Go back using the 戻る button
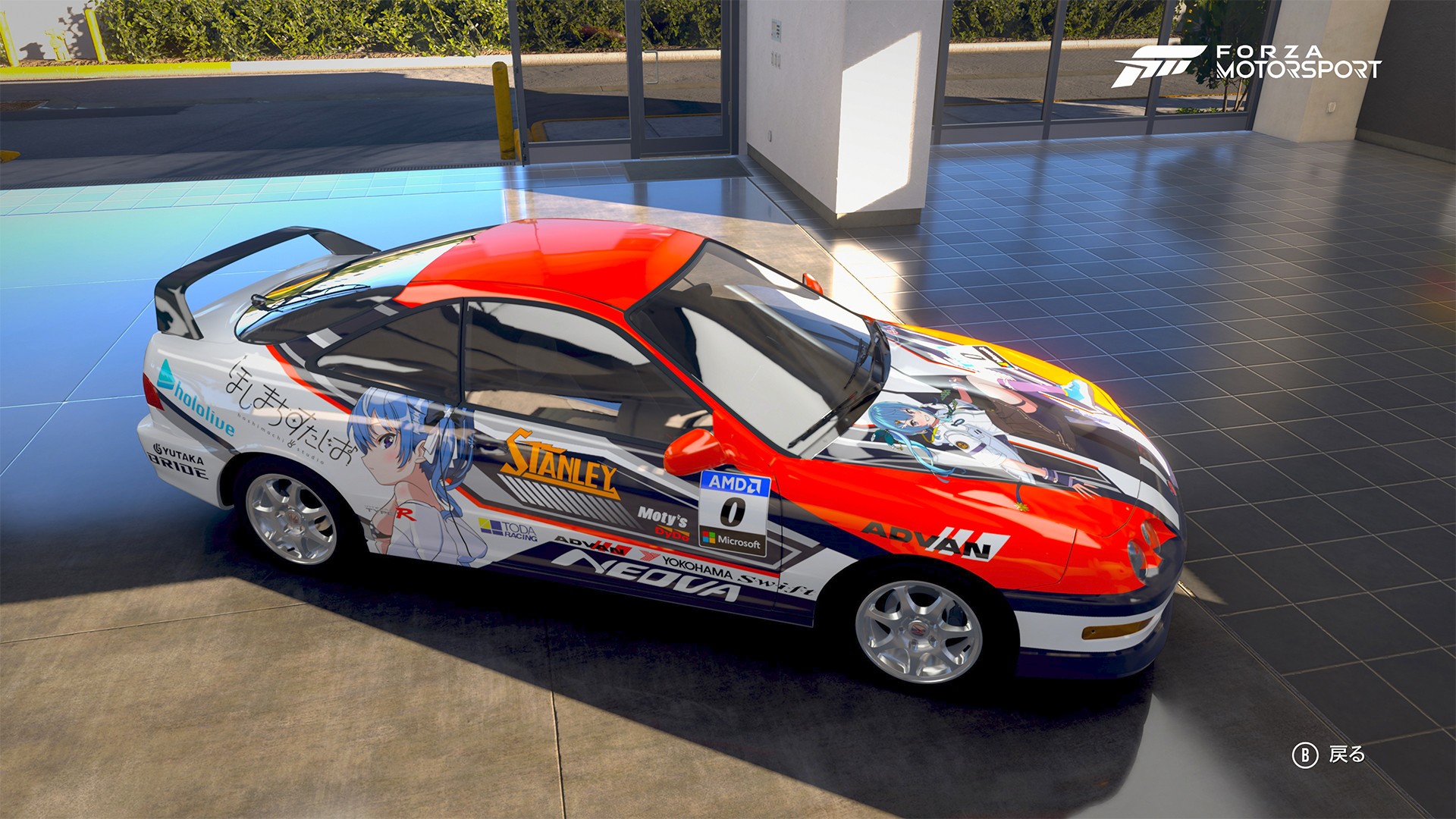 (x=1329, y=755)
